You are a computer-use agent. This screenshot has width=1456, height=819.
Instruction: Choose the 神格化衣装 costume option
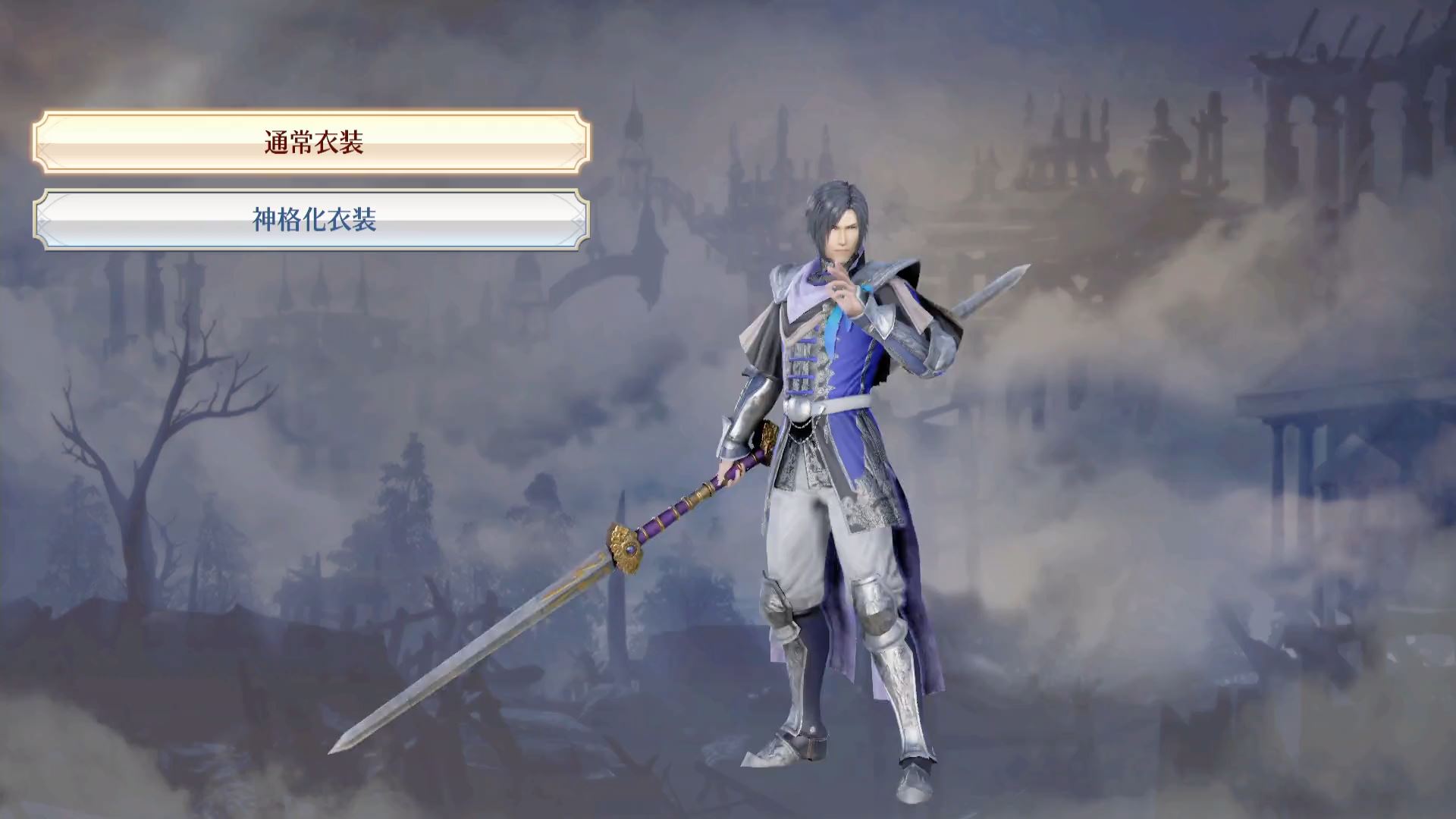point(312,220)
